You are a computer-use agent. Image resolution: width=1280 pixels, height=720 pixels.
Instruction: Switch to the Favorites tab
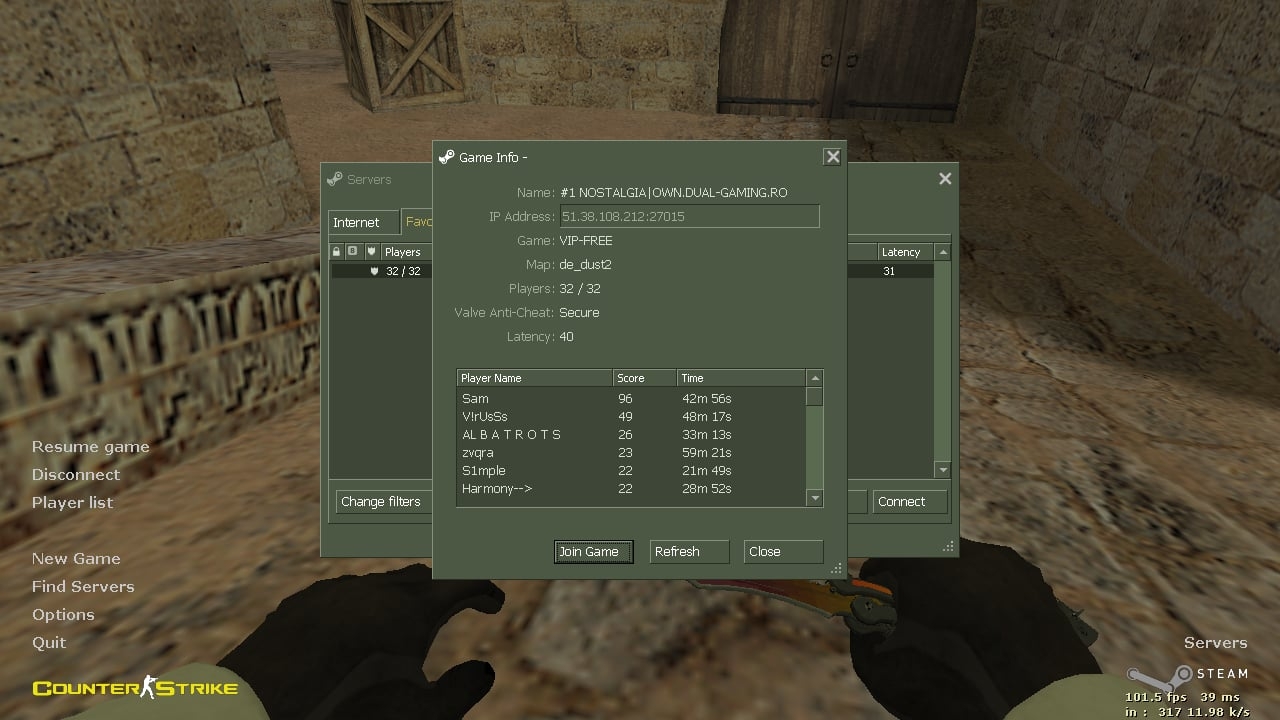[x=420, y=222]
